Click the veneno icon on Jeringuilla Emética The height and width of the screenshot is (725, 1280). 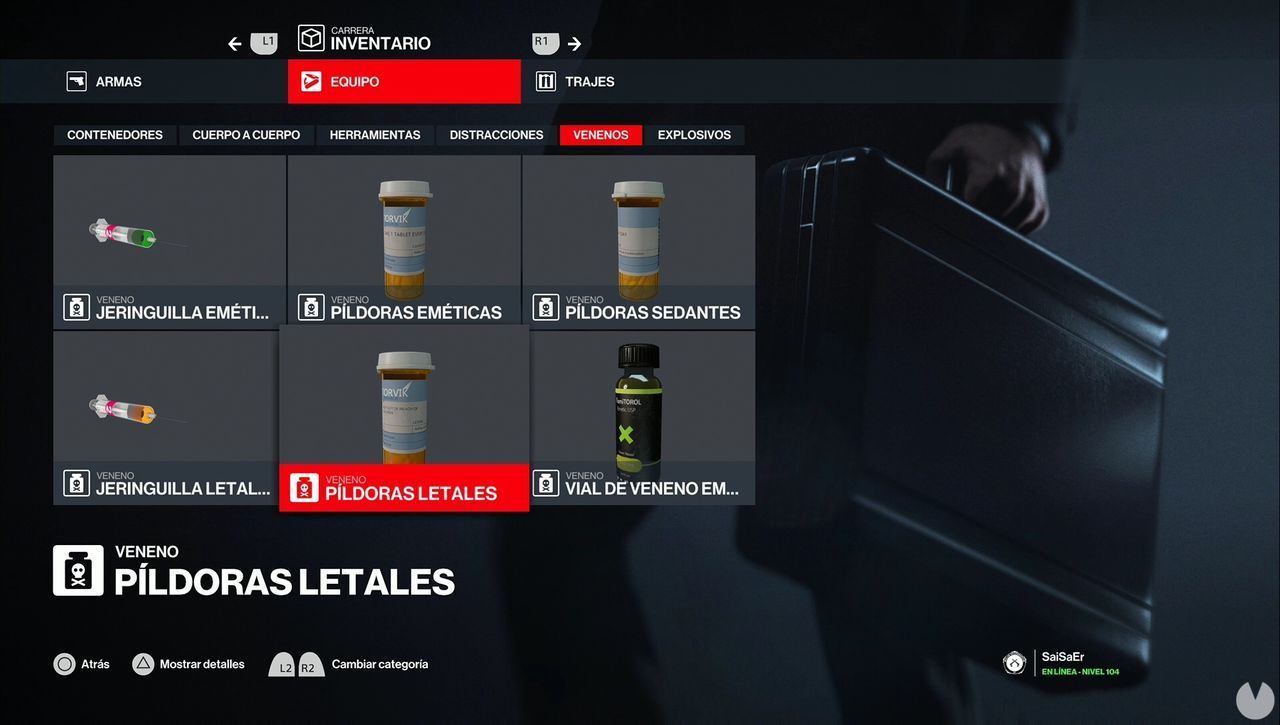pyautogui.click(x=77, y=307)
